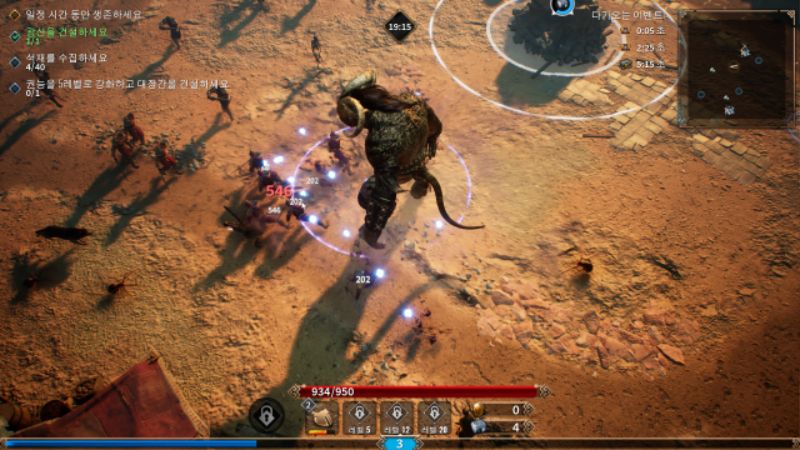The height and width of the screenshot is (450, 800).
Task: Click the stone block resource icon
Action: [x=476, y=427]
